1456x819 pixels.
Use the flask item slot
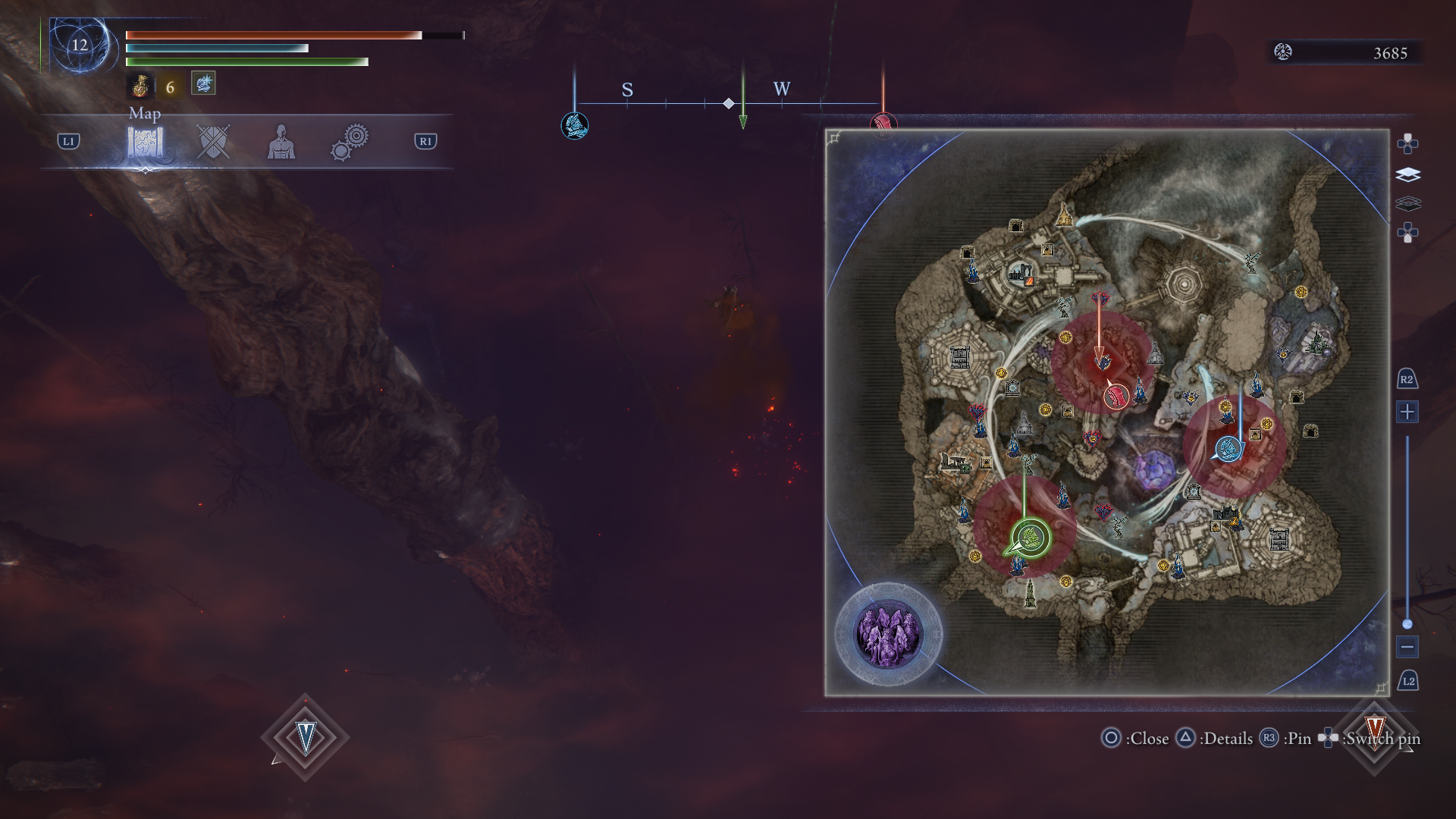[140, 86]
